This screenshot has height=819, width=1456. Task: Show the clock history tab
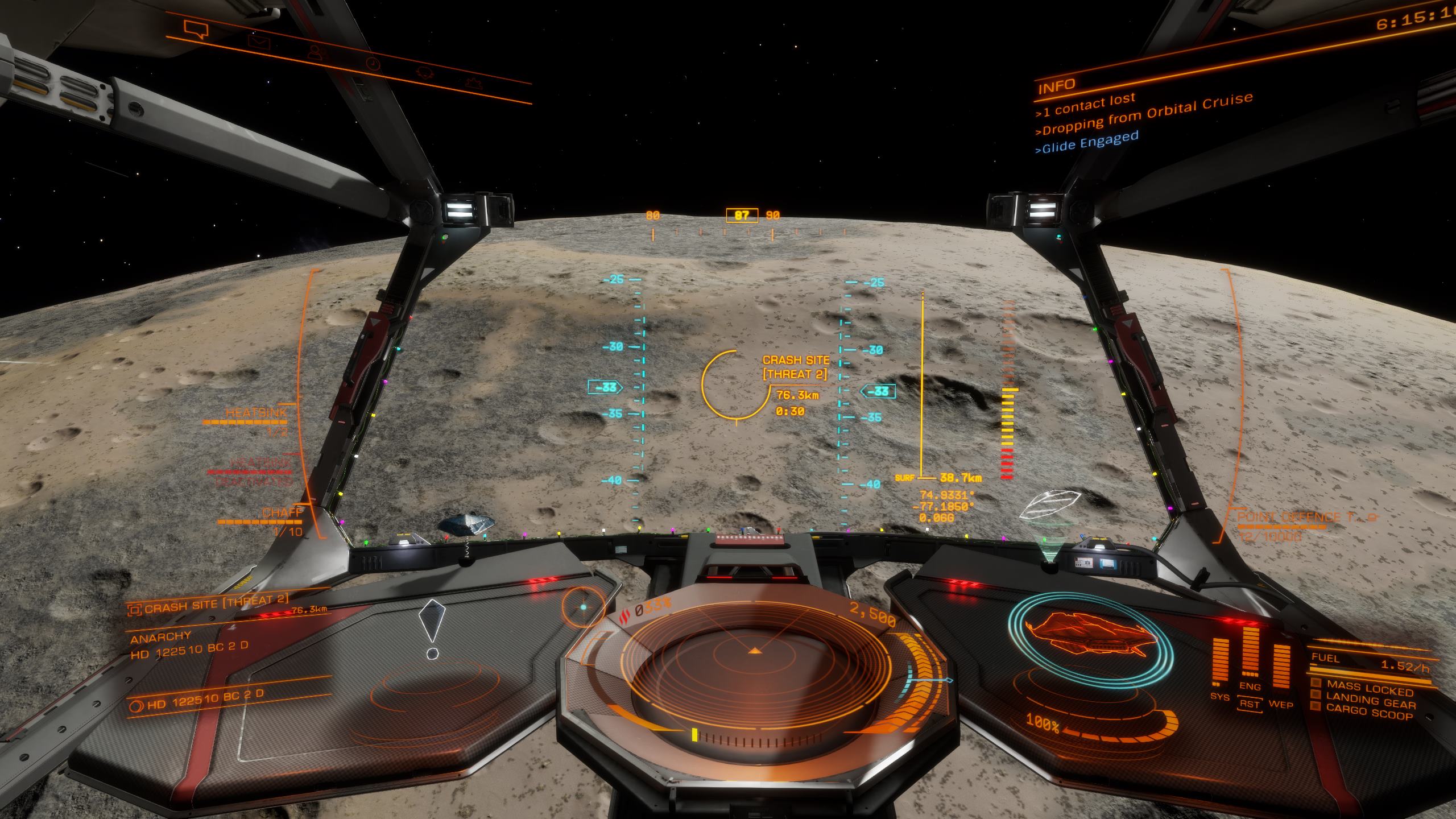tap(372, 64)
